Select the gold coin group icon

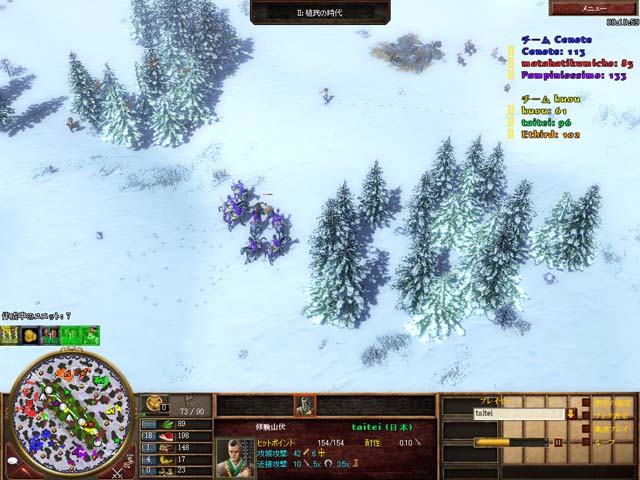point(31,335)
